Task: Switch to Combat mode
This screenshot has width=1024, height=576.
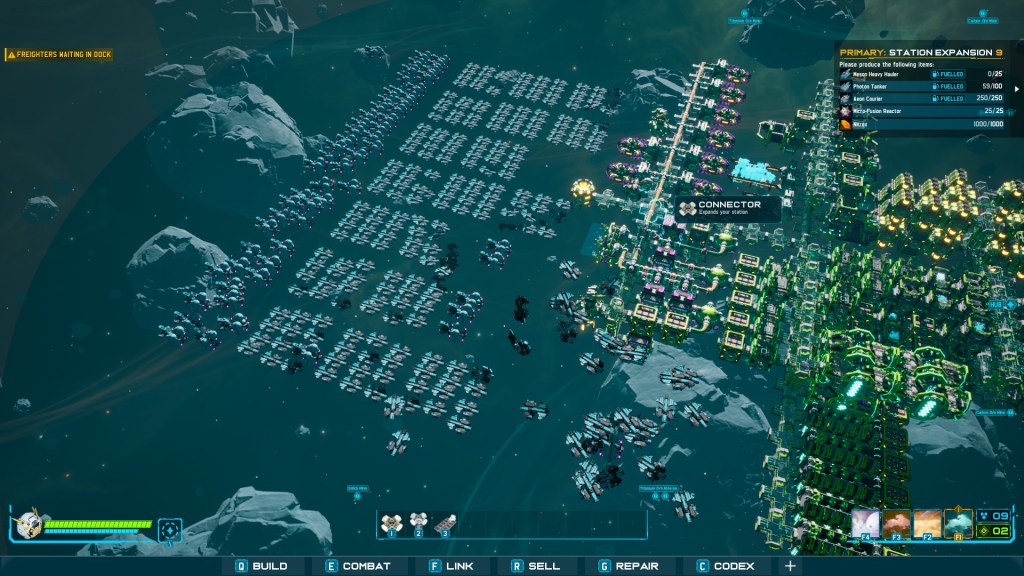Action: 359,566
